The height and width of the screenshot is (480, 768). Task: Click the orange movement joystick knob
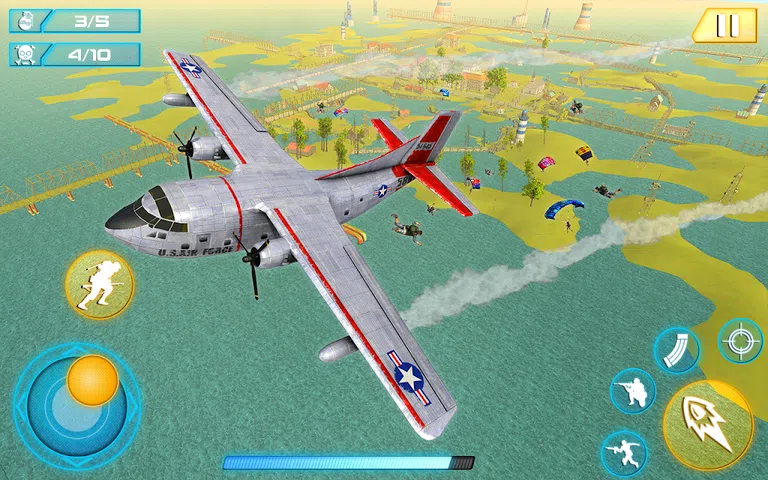pos(93,381)
